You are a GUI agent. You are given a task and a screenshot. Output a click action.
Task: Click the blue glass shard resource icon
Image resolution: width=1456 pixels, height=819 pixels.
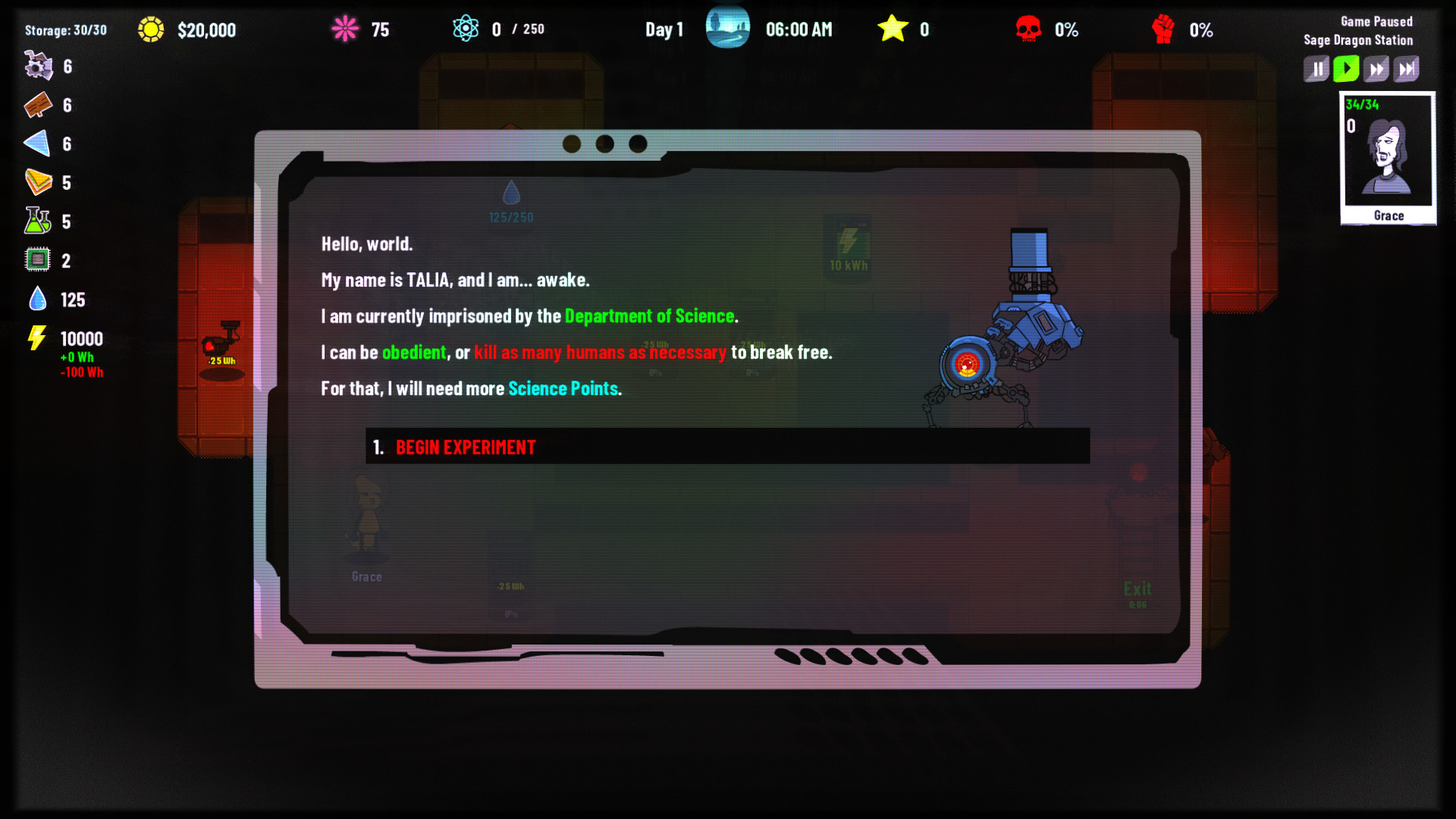(38, 144)
